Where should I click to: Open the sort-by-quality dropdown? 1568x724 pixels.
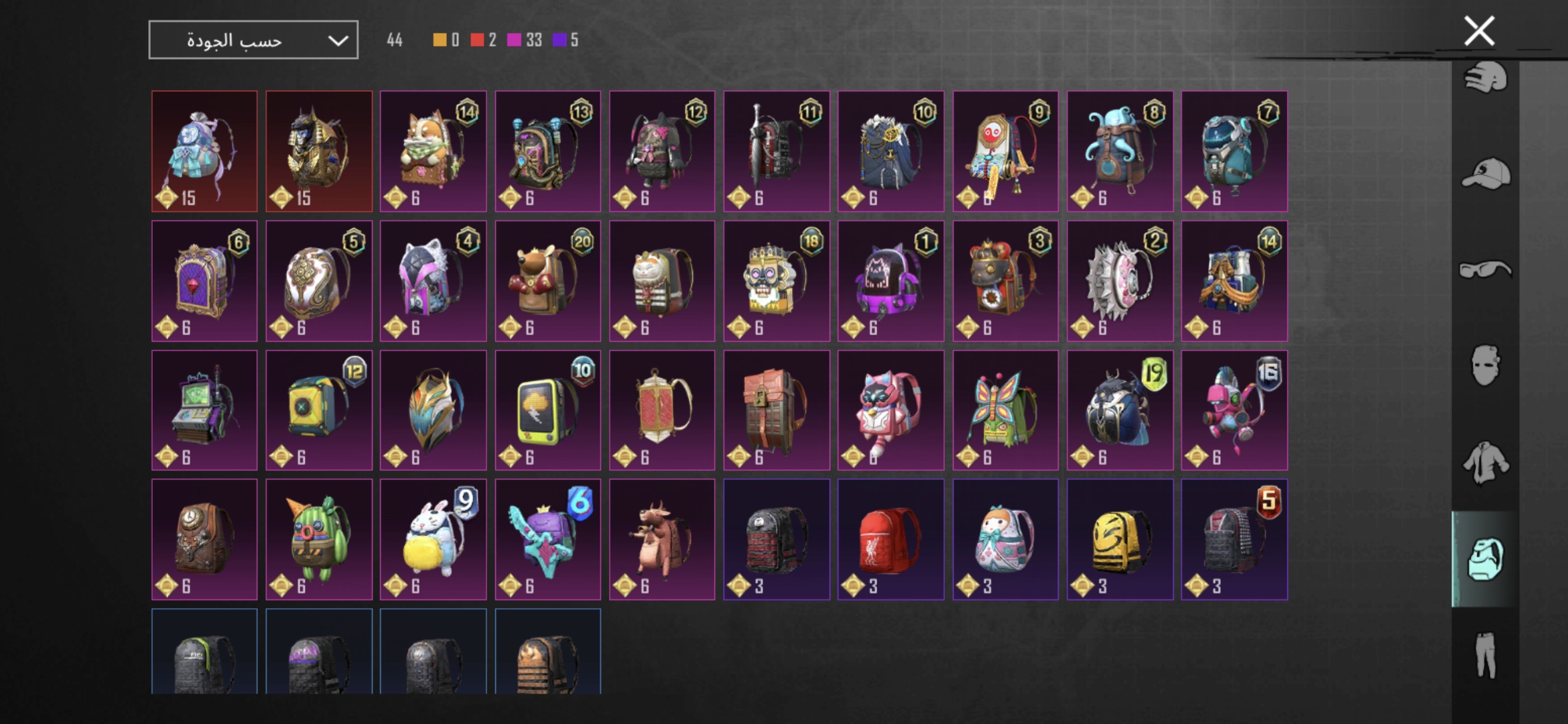pyautogui.click(x=253, y=40)
